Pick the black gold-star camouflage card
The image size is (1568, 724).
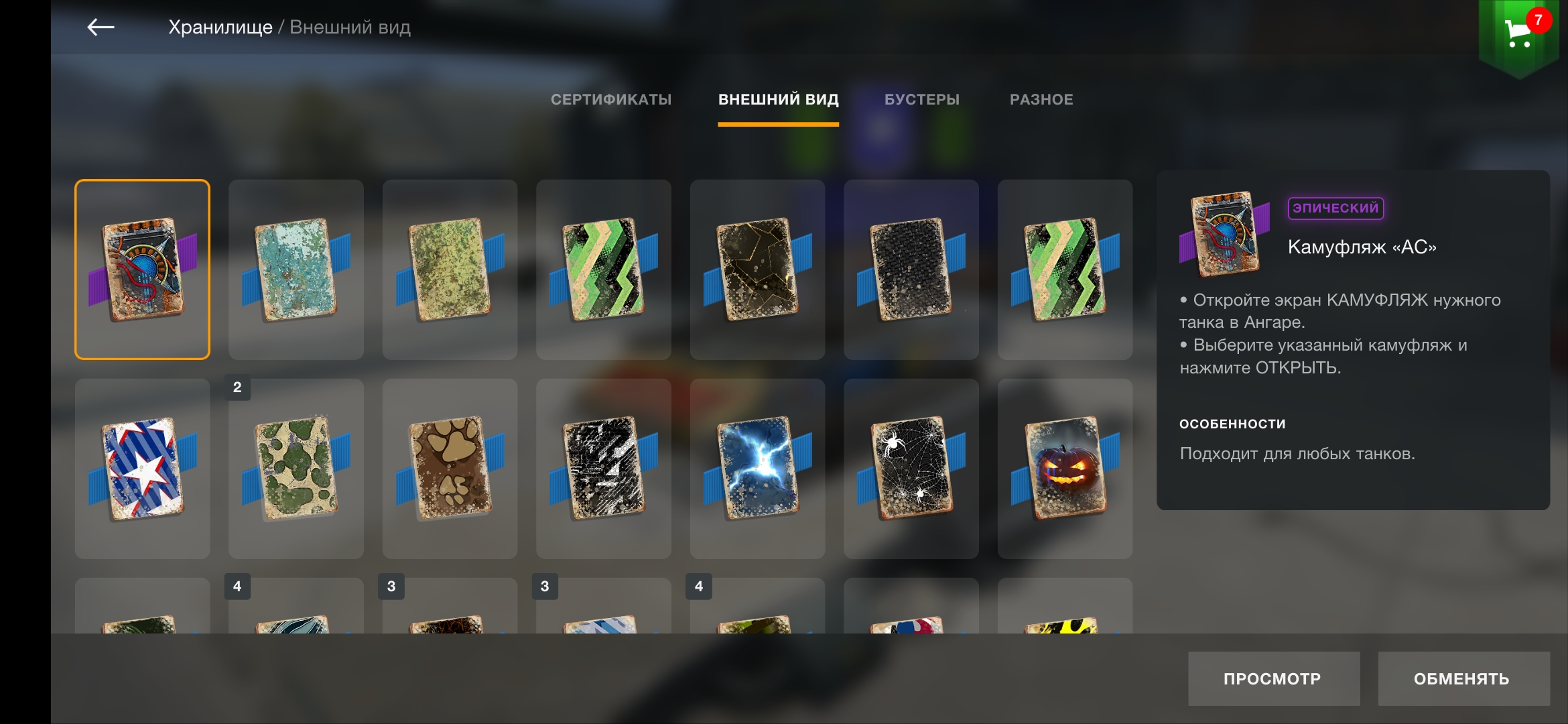click(x=757, y=269)
